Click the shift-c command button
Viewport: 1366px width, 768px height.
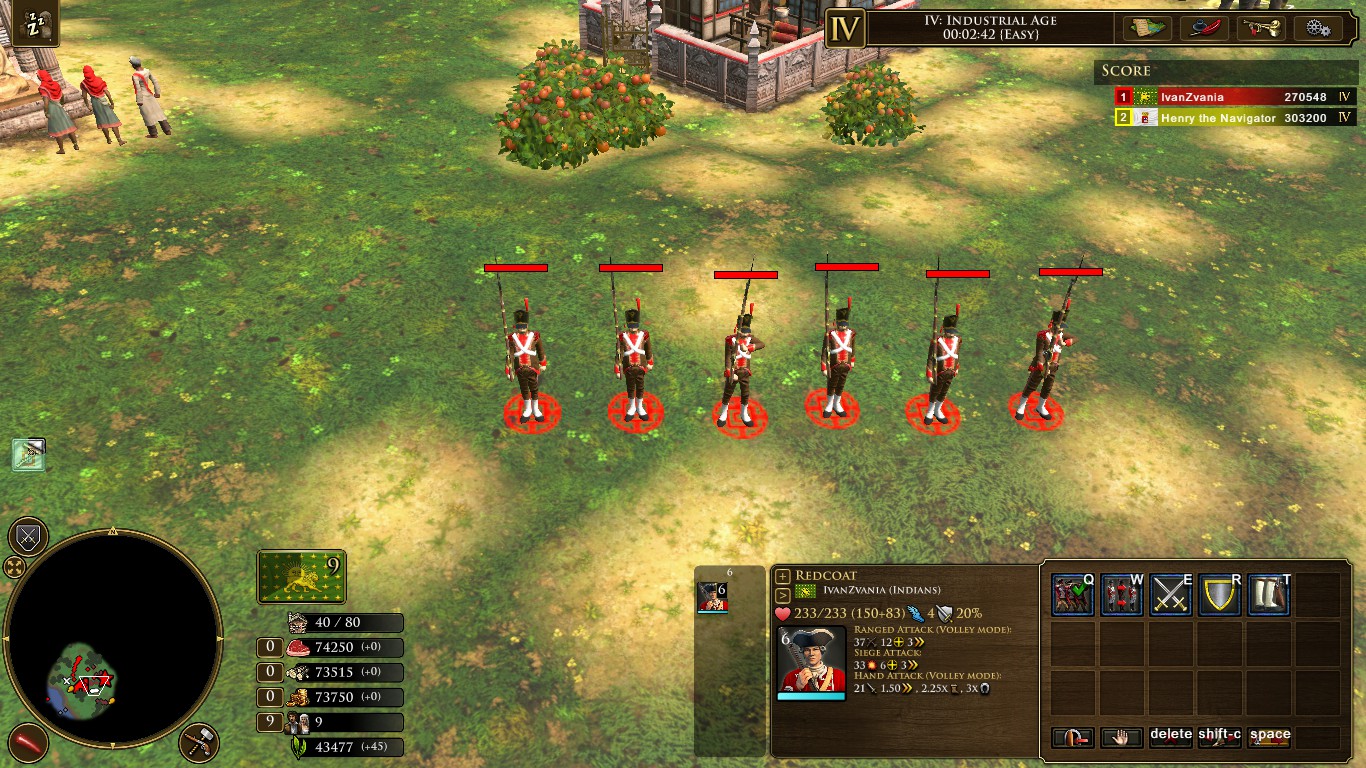(1219, 737)
